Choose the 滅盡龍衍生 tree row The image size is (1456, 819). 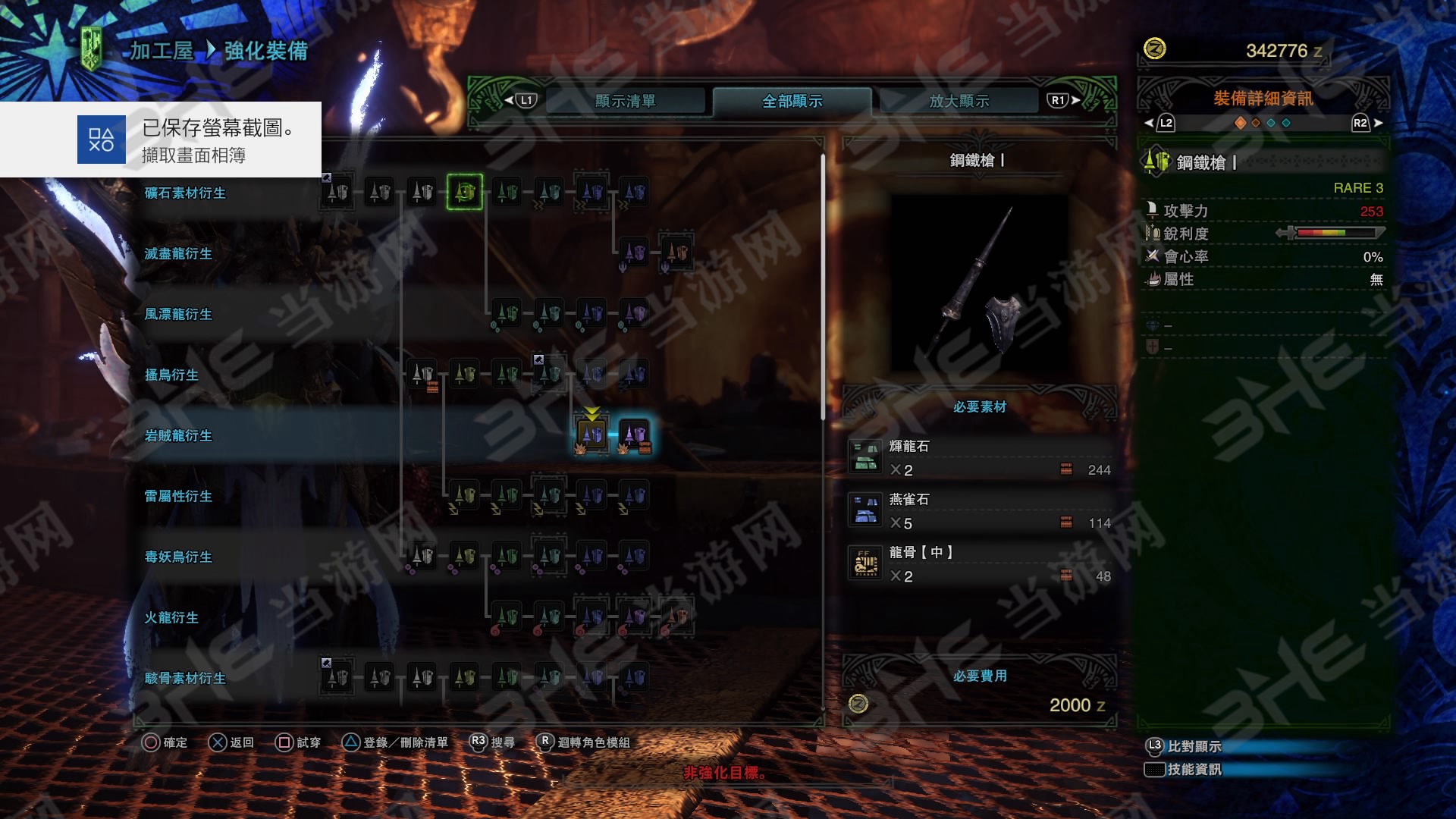(178, 254)
